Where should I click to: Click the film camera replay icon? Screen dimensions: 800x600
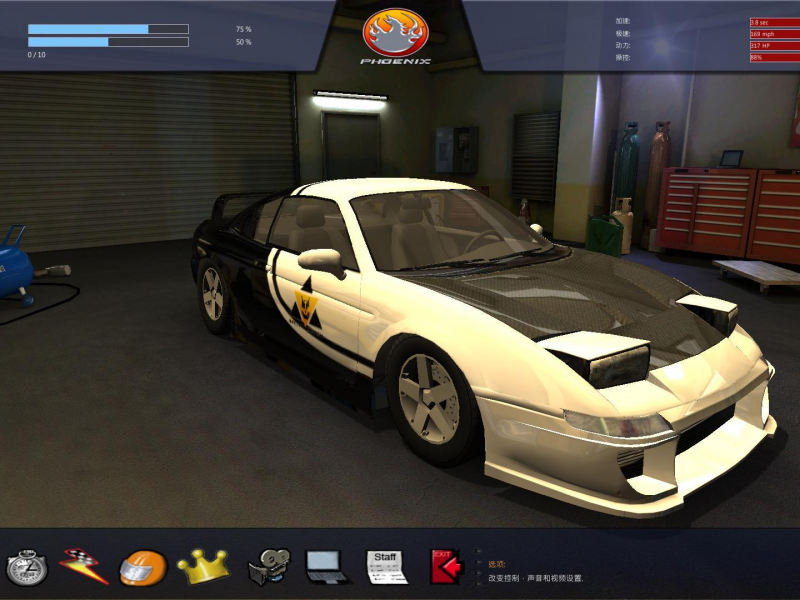(268, 567)
